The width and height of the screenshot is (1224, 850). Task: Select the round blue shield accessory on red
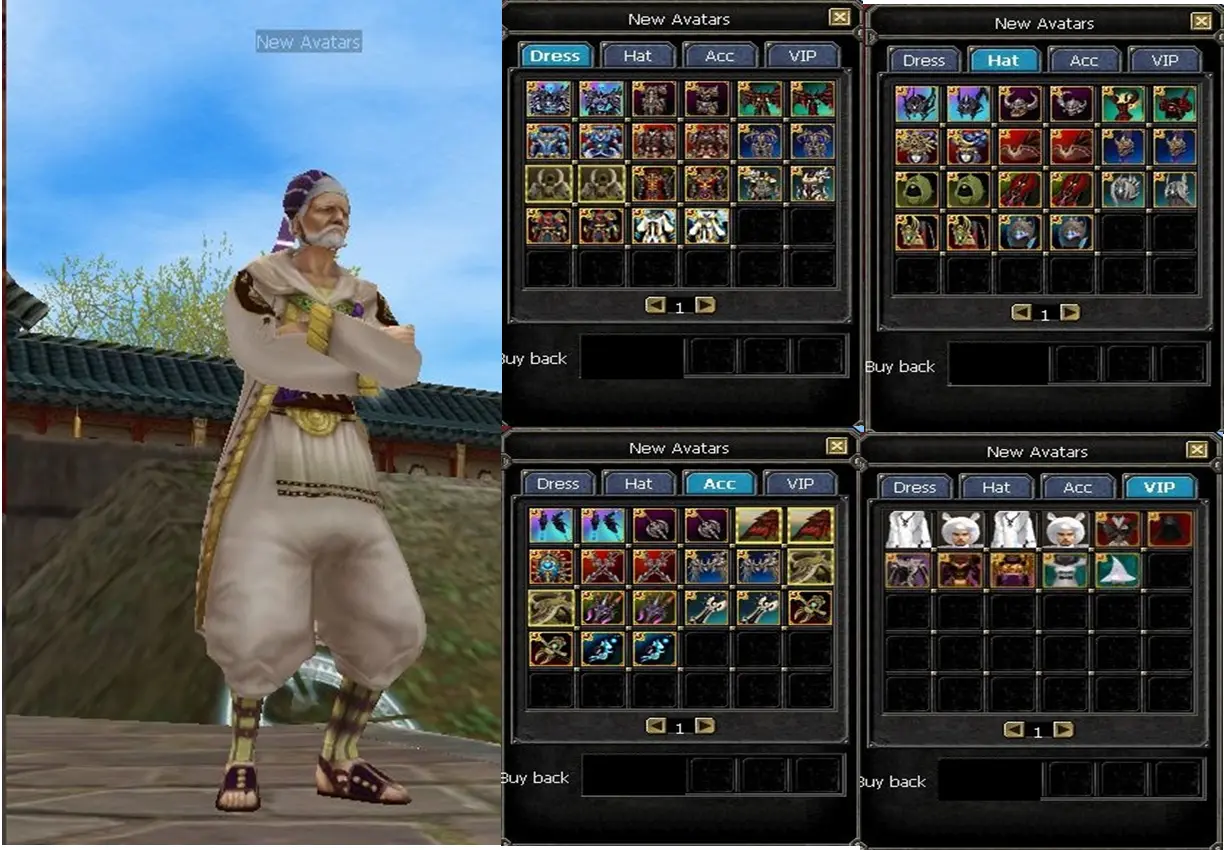(551, 567)
